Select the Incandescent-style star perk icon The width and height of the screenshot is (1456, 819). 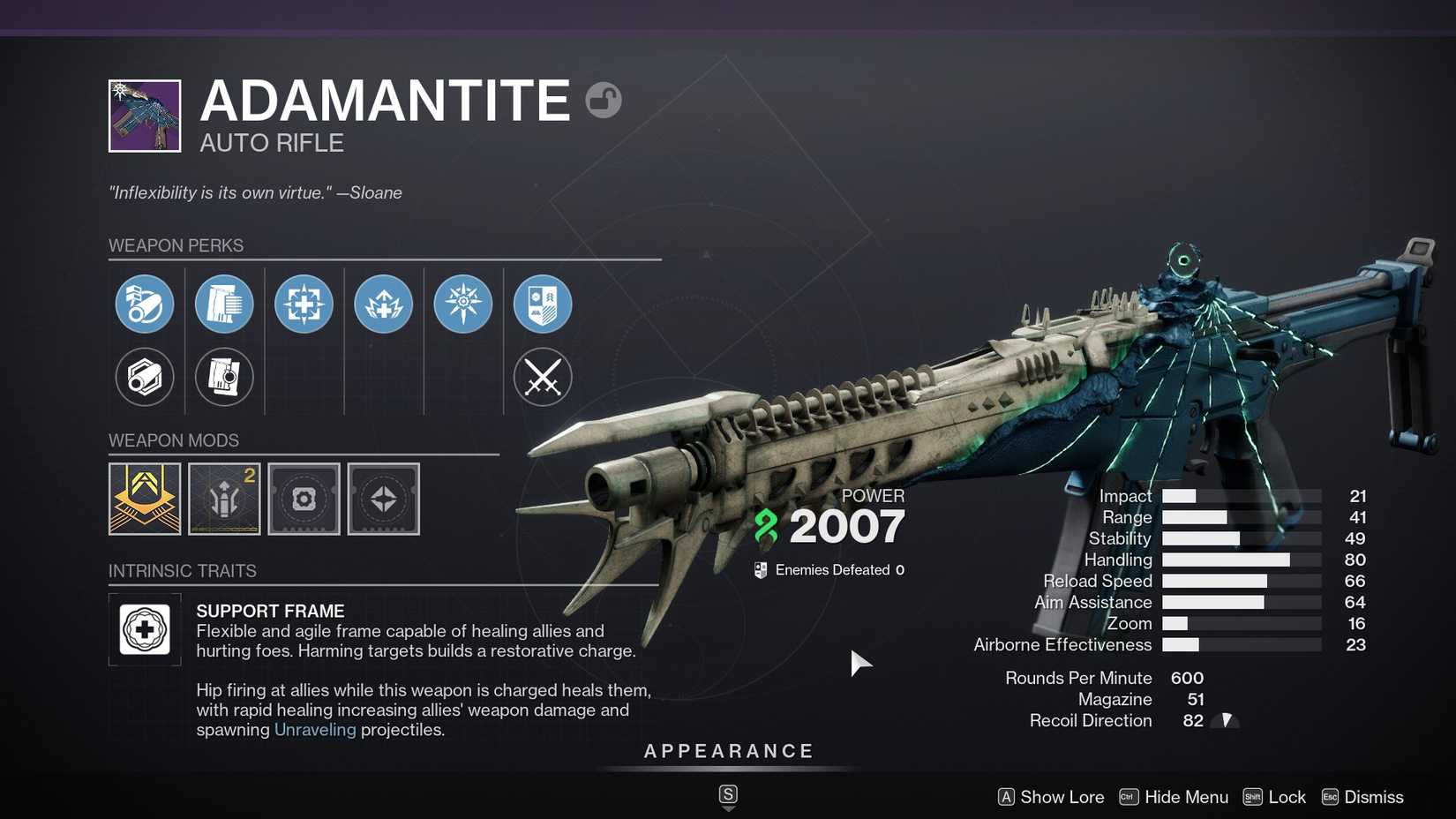[462, 304]
